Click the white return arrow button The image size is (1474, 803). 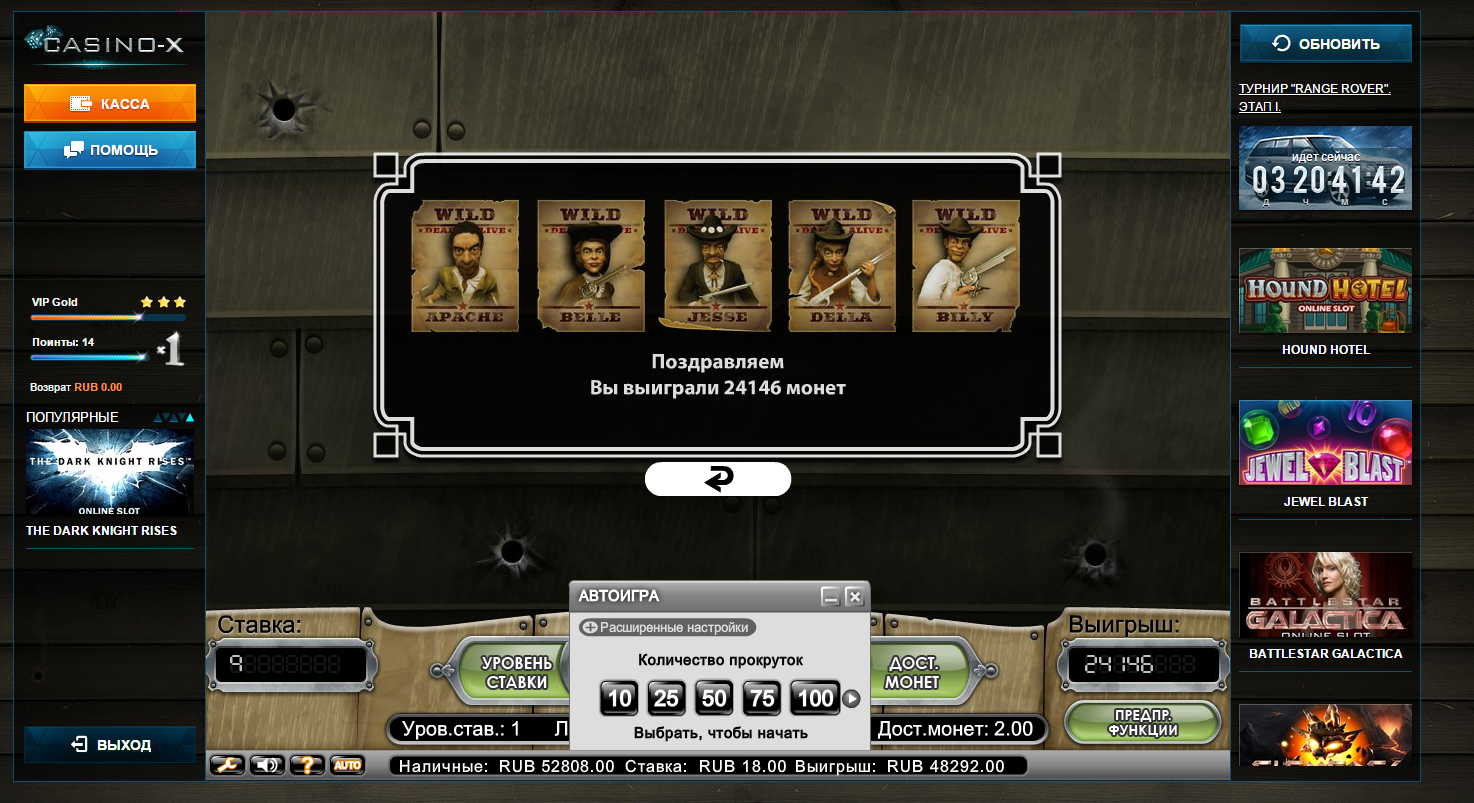point(718,479)
